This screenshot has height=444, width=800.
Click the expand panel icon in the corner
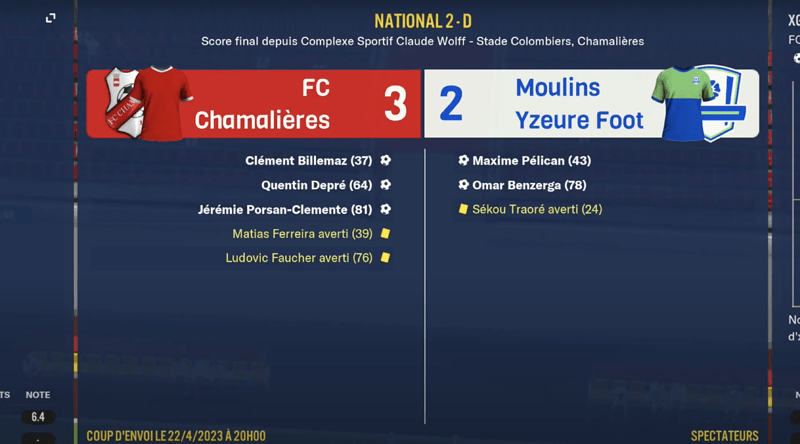50,18
